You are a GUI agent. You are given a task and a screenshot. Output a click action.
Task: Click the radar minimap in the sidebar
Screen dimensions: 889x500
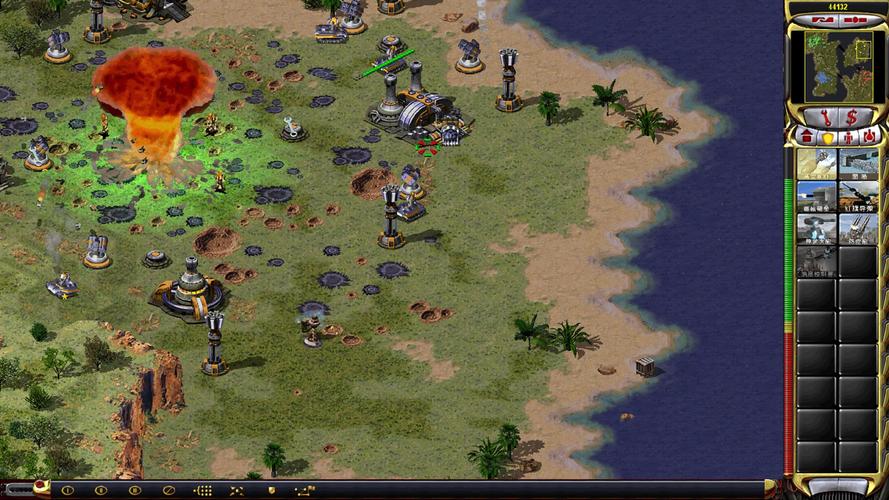[x=836, y=65]
